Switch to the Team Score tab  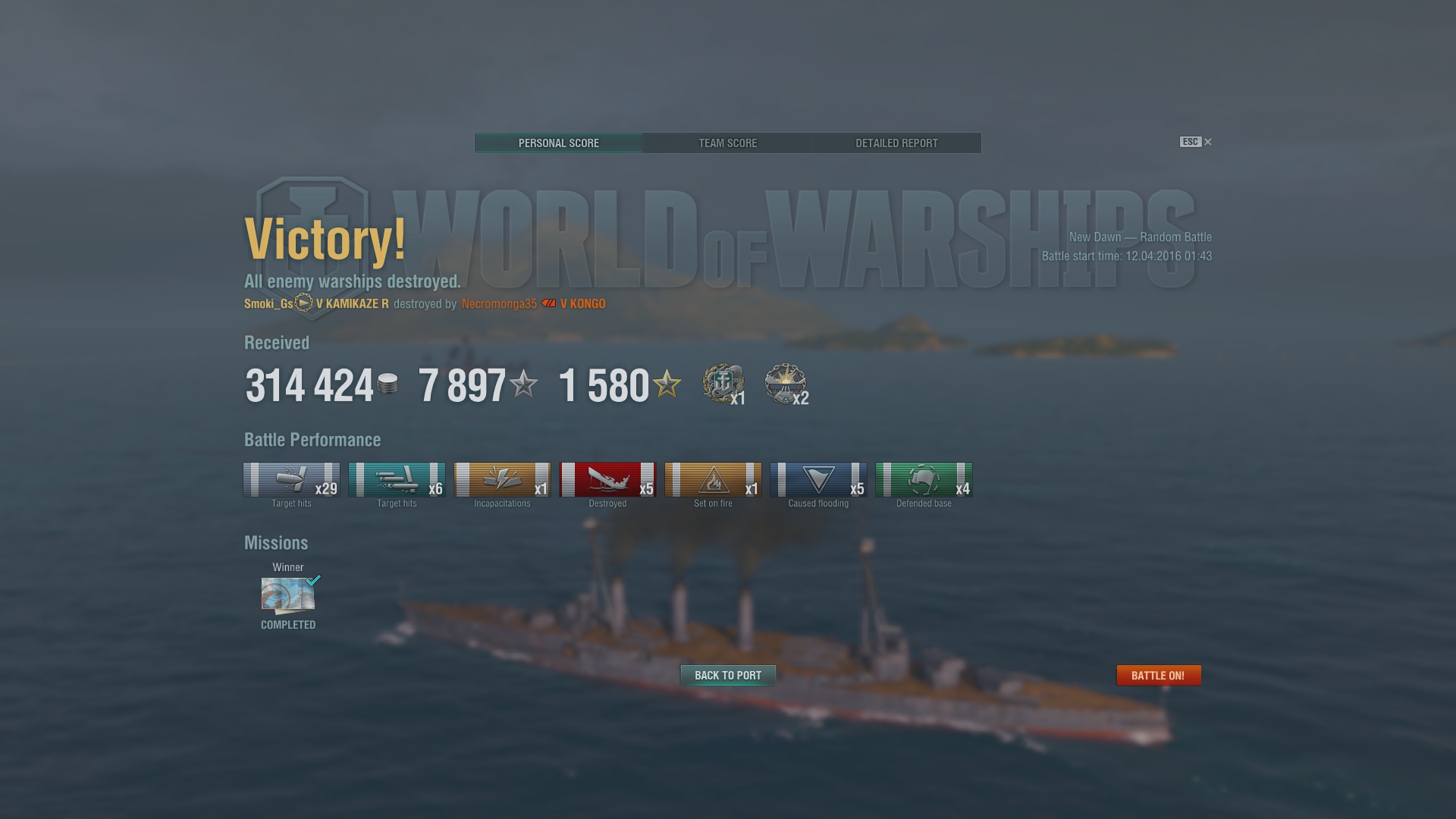pos(727,143)
